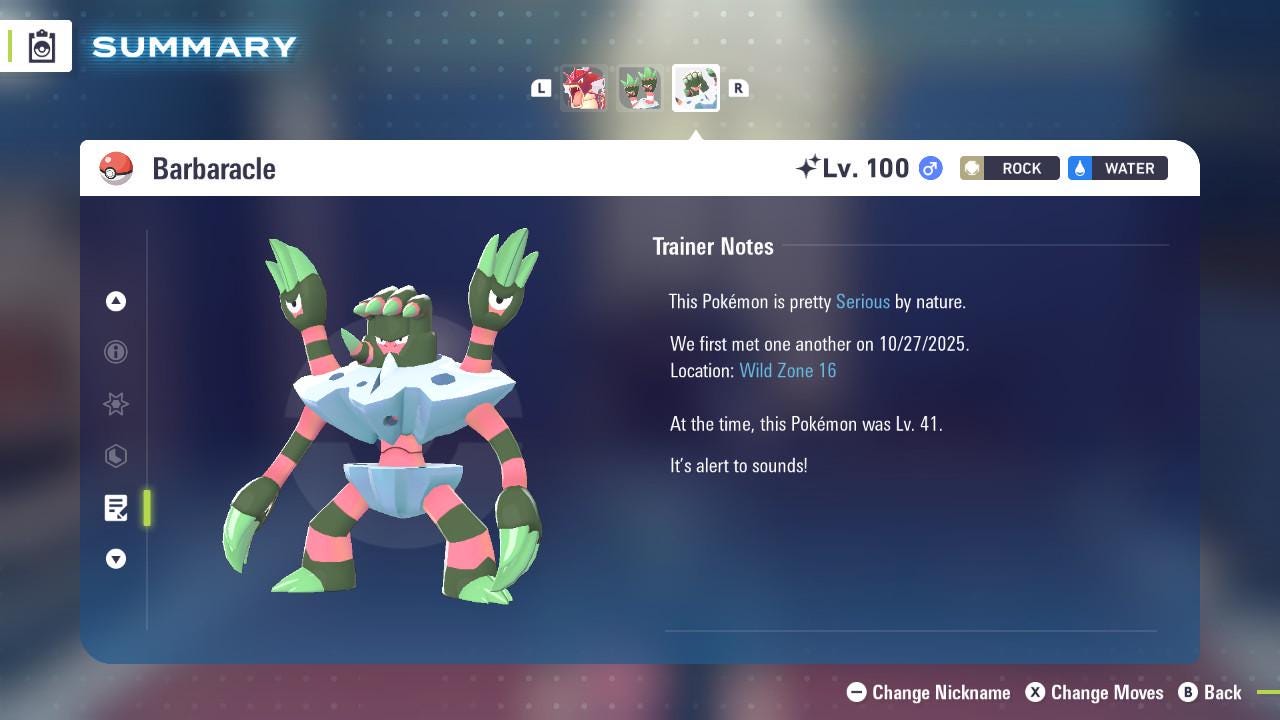Image resolution: width=1280 pixels, height=720 pixels.
Task: Open Change Moves
Action: (1094, 692)
